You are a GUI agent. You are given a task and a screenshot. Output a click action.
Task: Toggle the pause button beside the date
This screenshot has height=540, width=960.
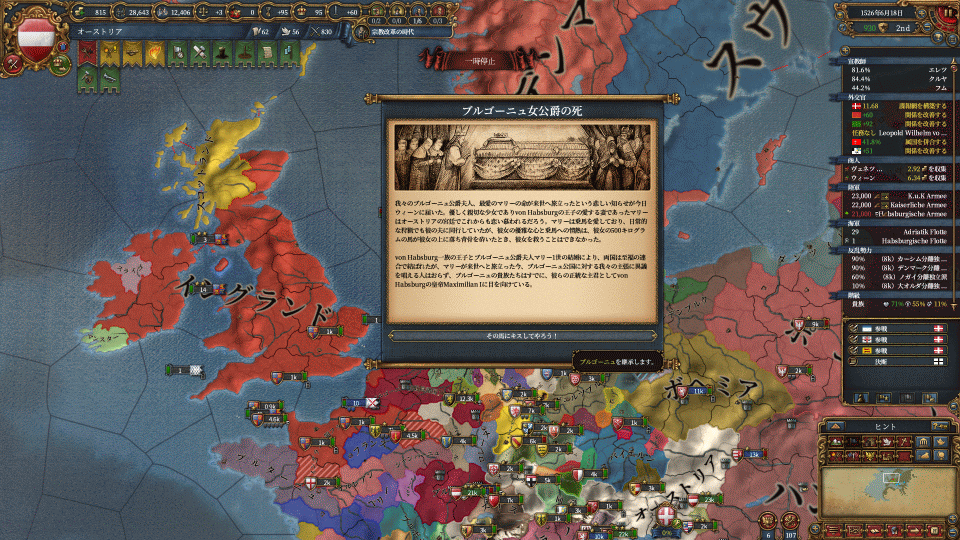click(947, 13)
